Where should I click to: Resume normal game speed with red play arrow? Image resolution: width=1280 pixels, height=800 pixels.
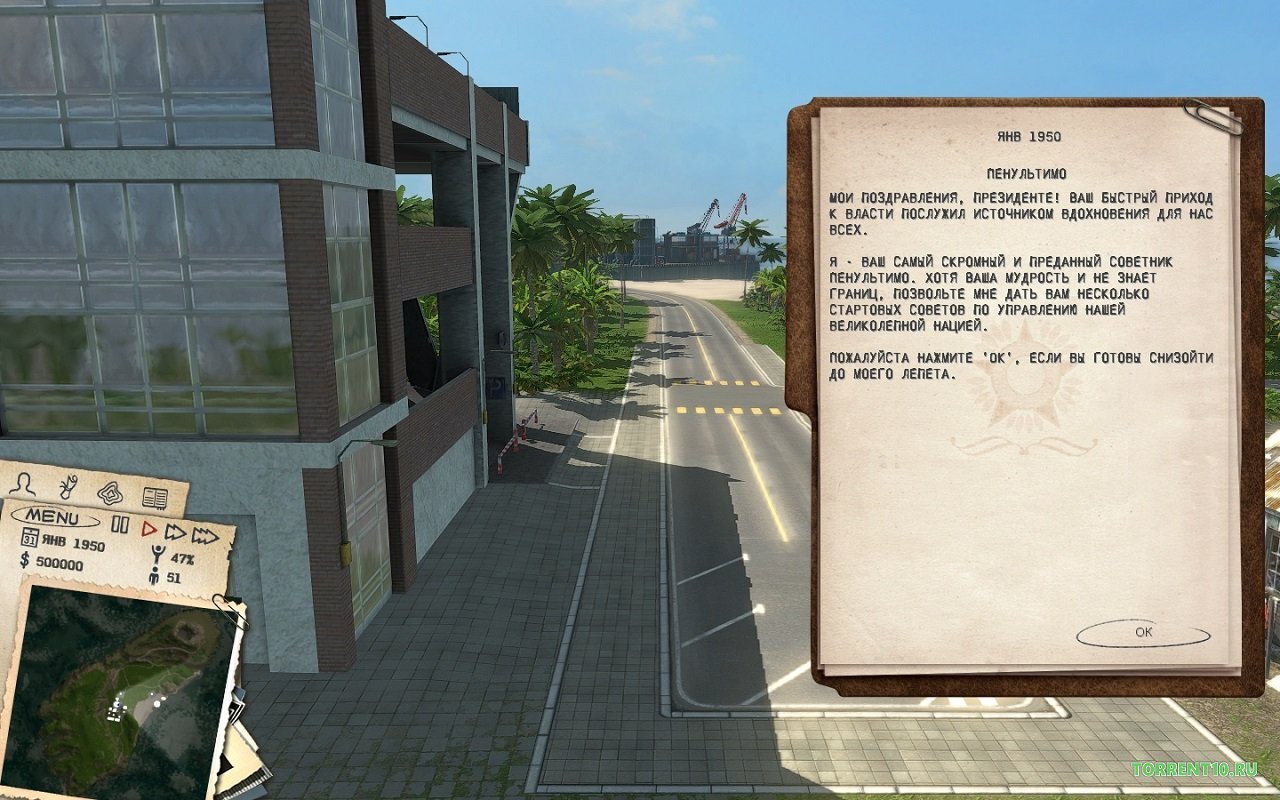point(148,529)
